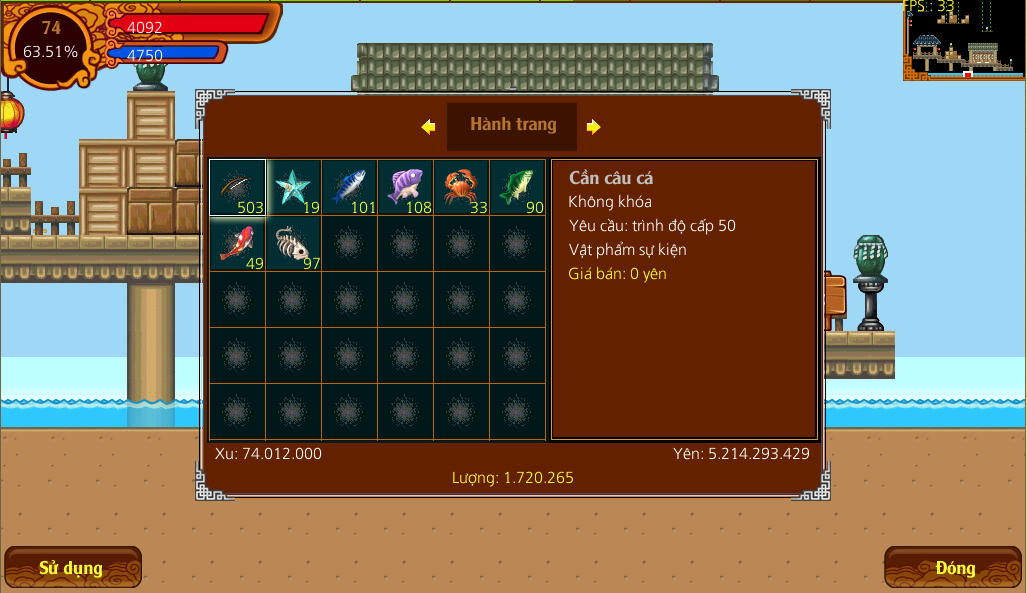Select the orange crab slot
This screenshot has height=593, width=1027.
pos(462,188)
